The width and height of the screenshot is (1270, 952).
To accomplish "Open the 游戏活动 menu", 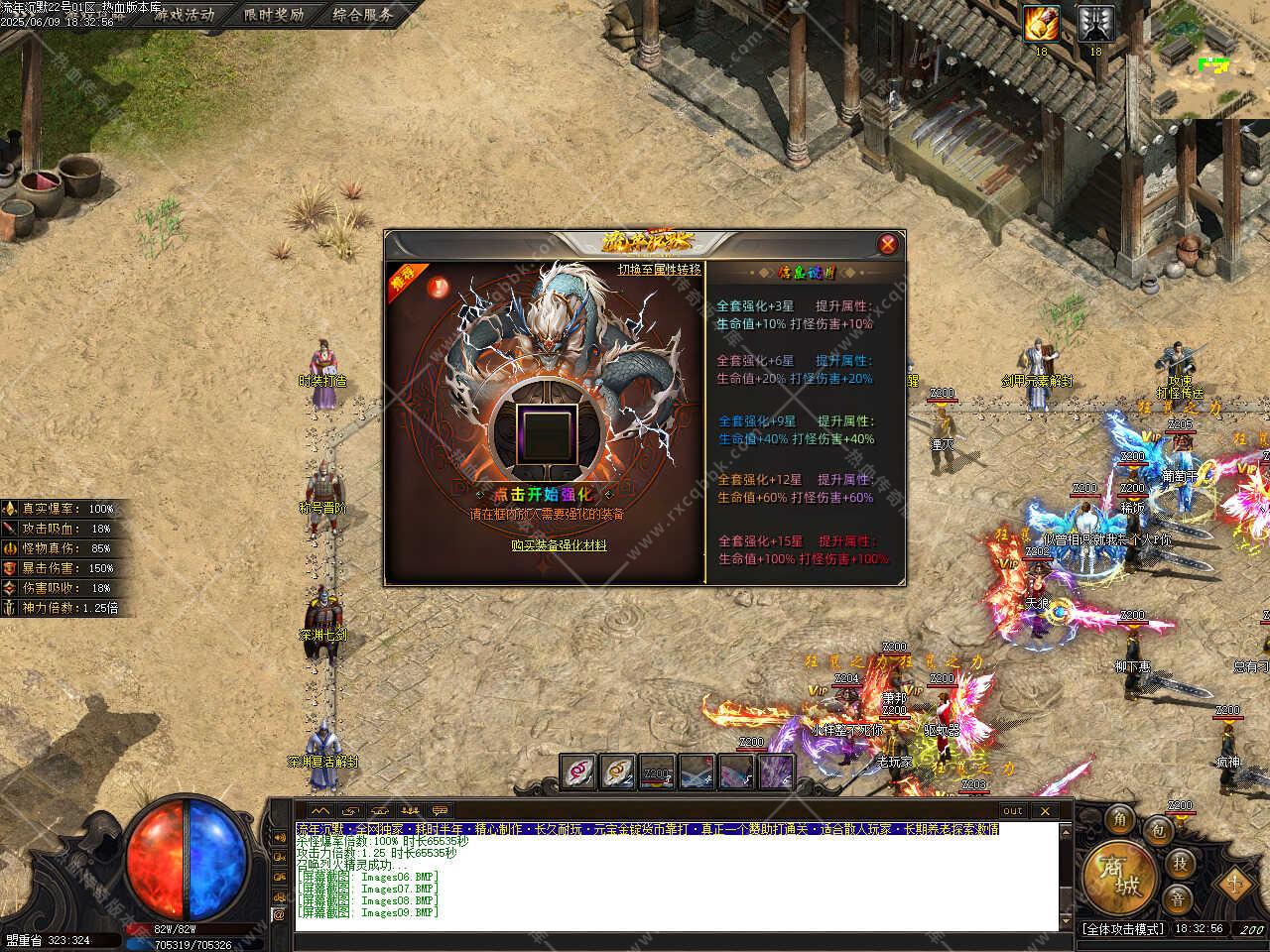I will pyautogui.click(x=183, y=14).
